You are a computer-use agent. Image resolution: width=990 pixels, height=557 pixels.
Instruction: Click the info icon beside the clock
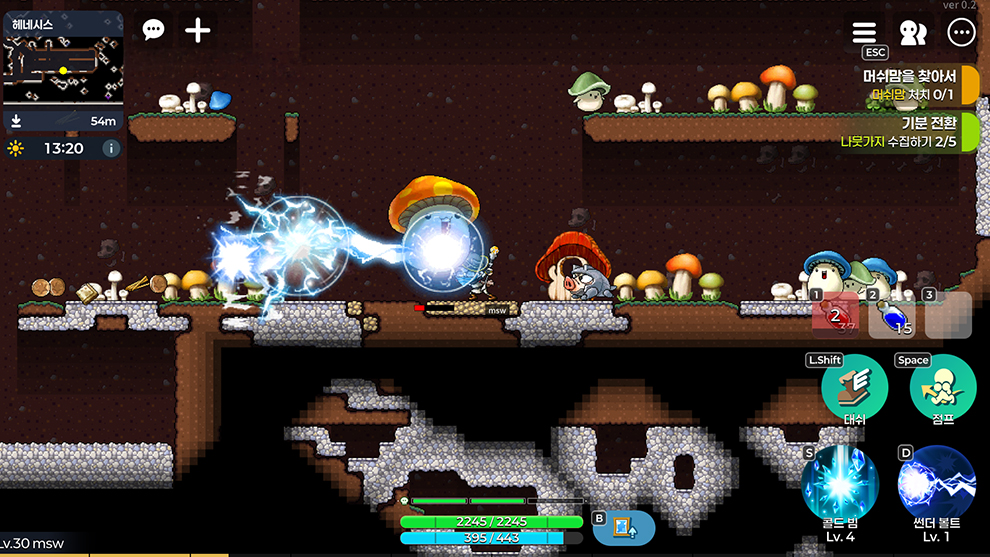click(111, 148)
